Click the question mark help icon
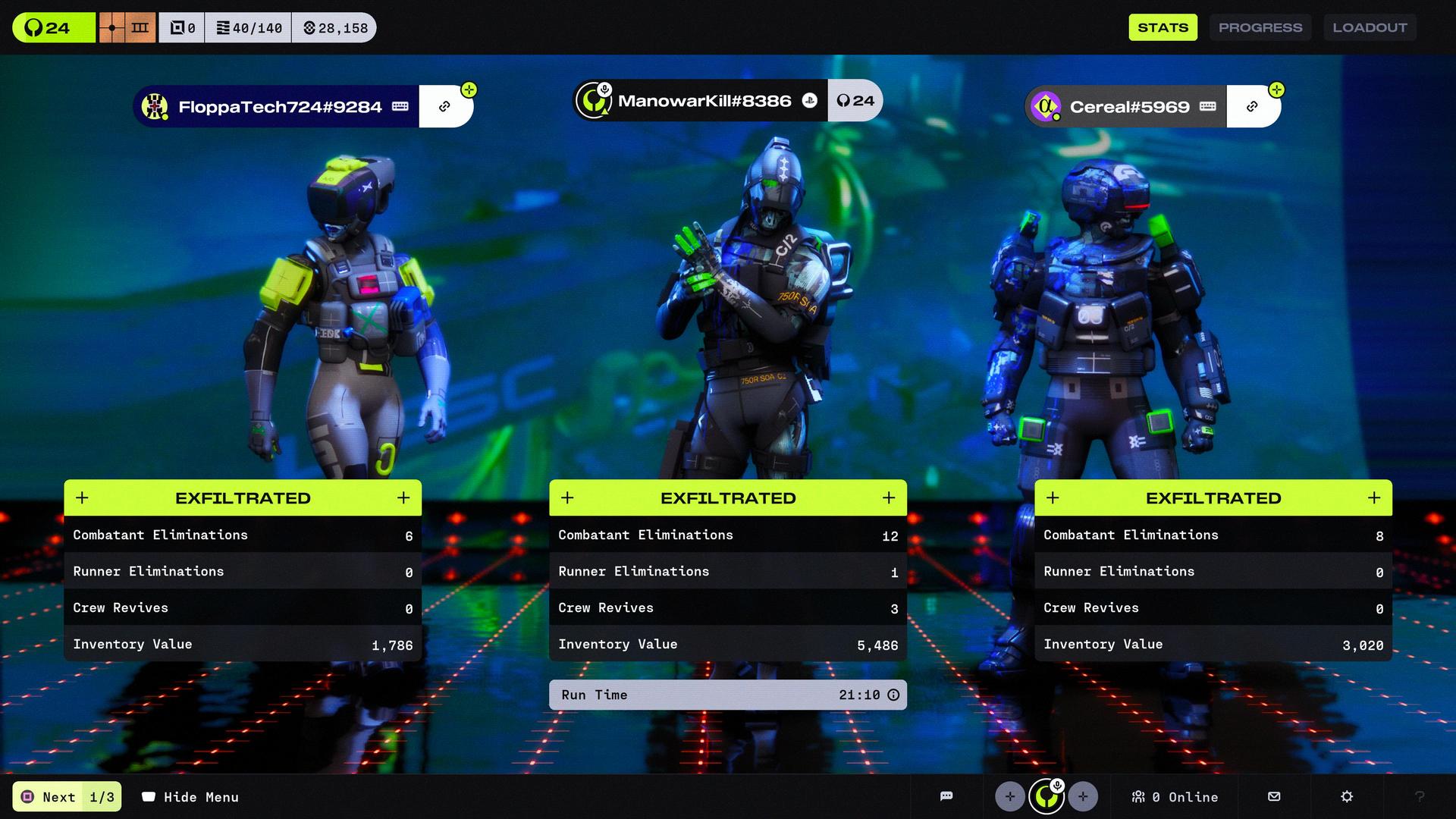The width and height of the screenshot is (1456, 819). 1420,796
